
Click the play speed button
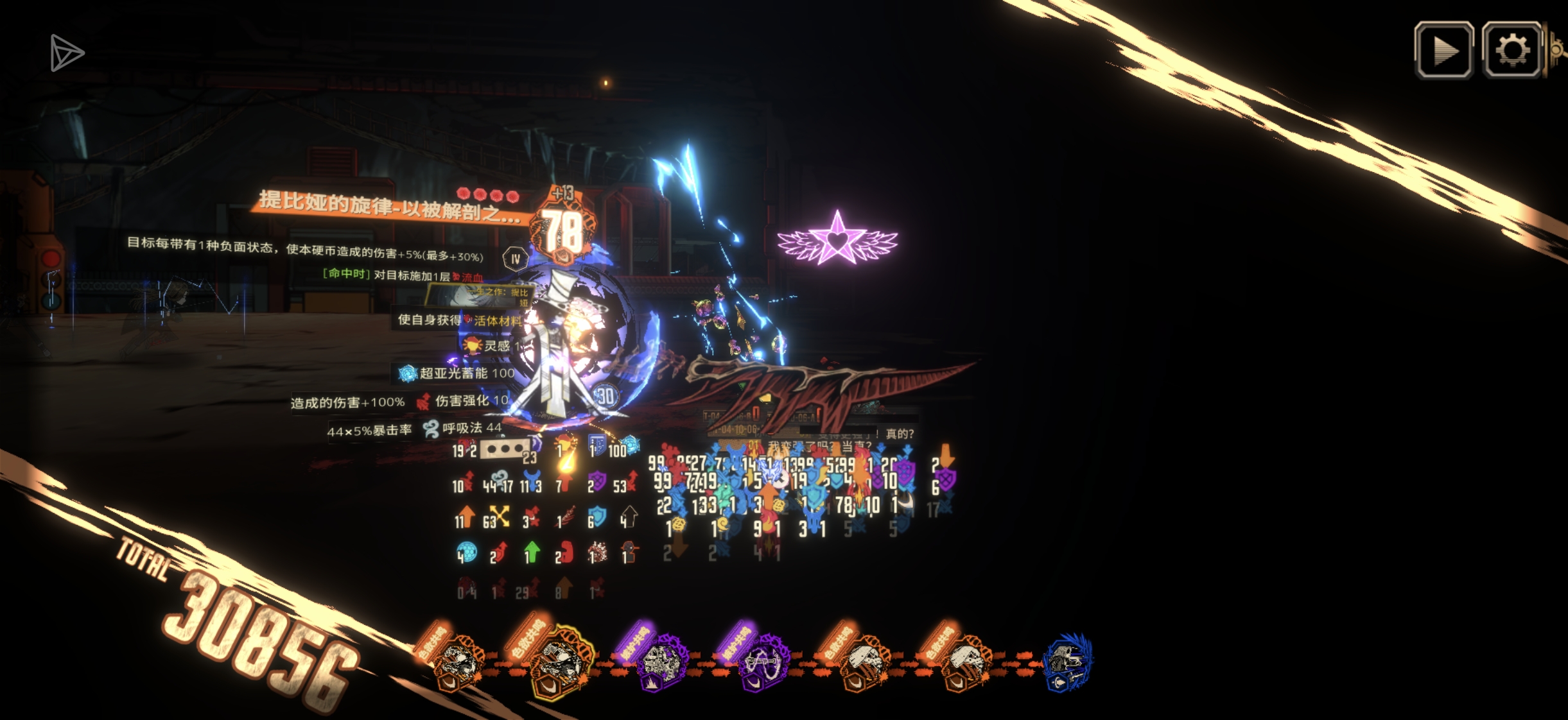point(1443,50)
